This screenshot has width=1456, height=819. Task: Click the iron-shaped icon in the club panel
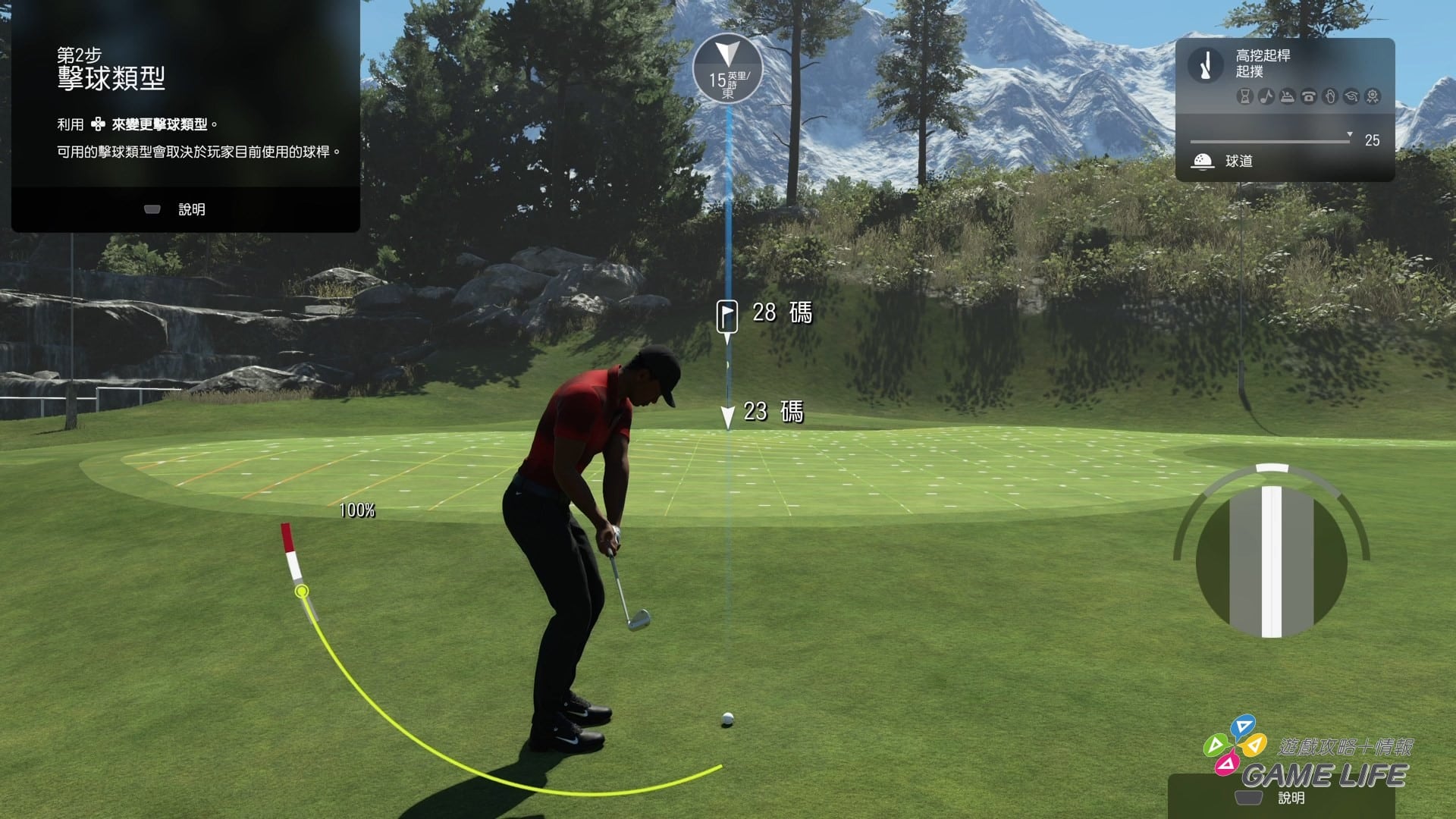pyautogui.click(x=1287, y=96)
